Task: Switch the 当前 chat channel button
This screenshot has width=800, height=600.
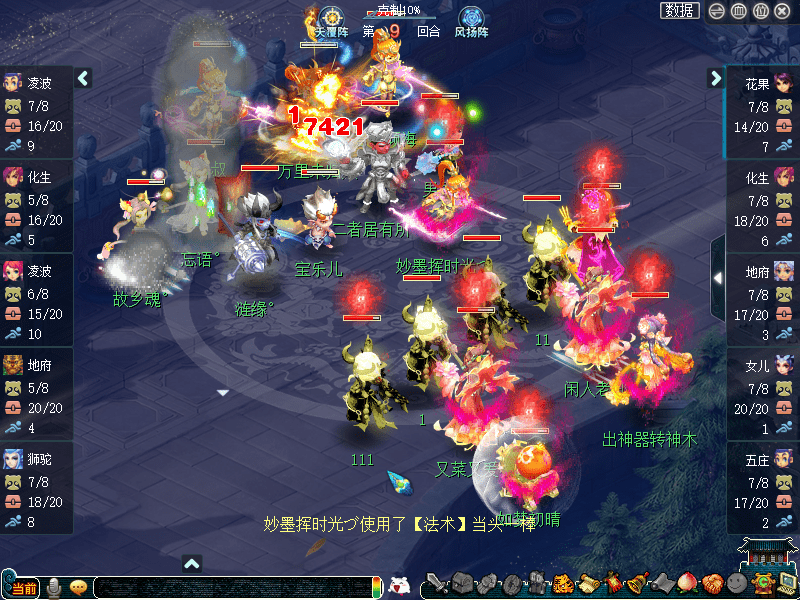Action: 22,588
